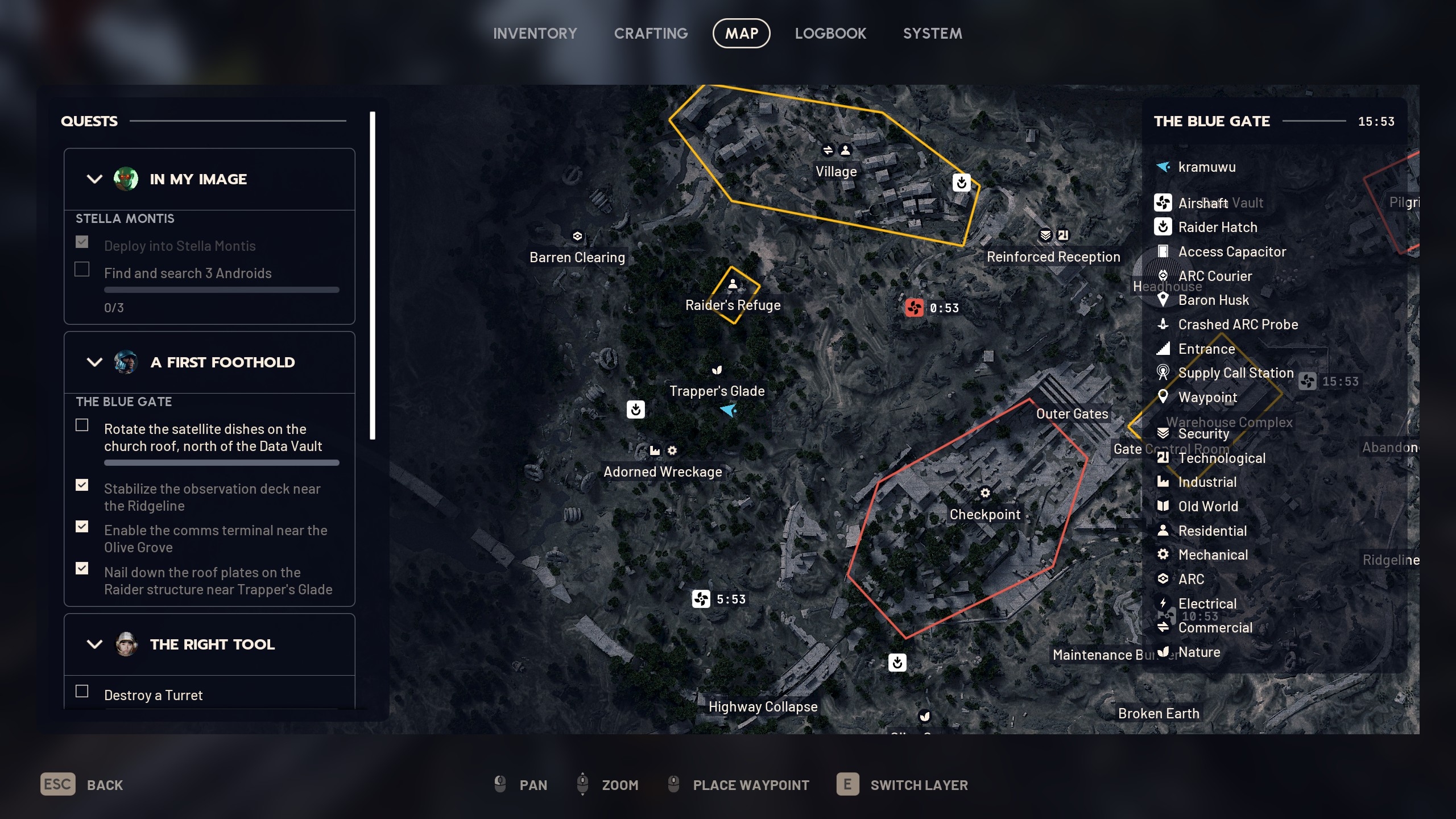Click the Adorned Wreckage map label
Screen dimensions: 1456x819
663,472
